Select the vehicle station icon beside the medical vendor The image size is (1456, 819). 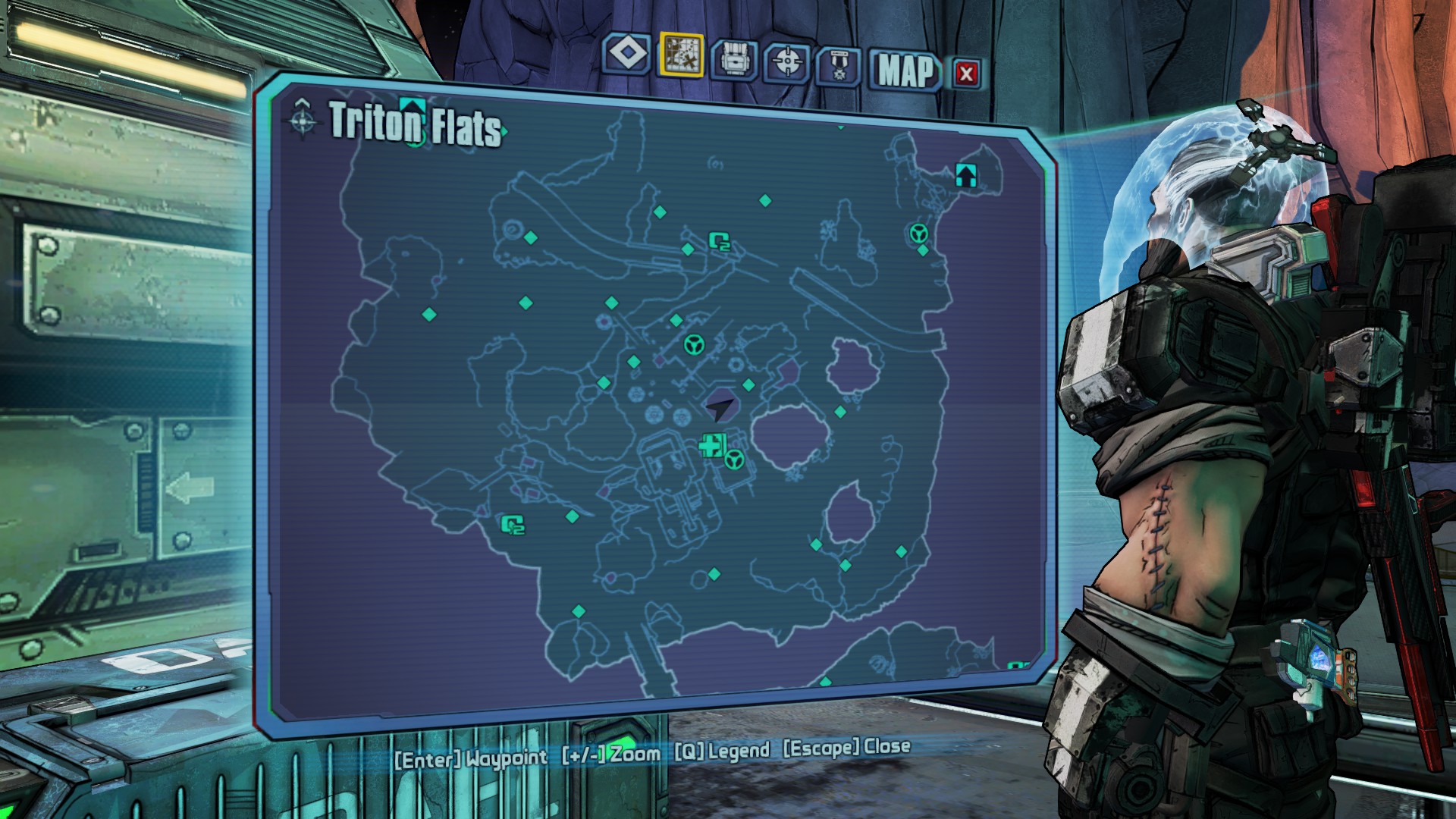(734, 460)
